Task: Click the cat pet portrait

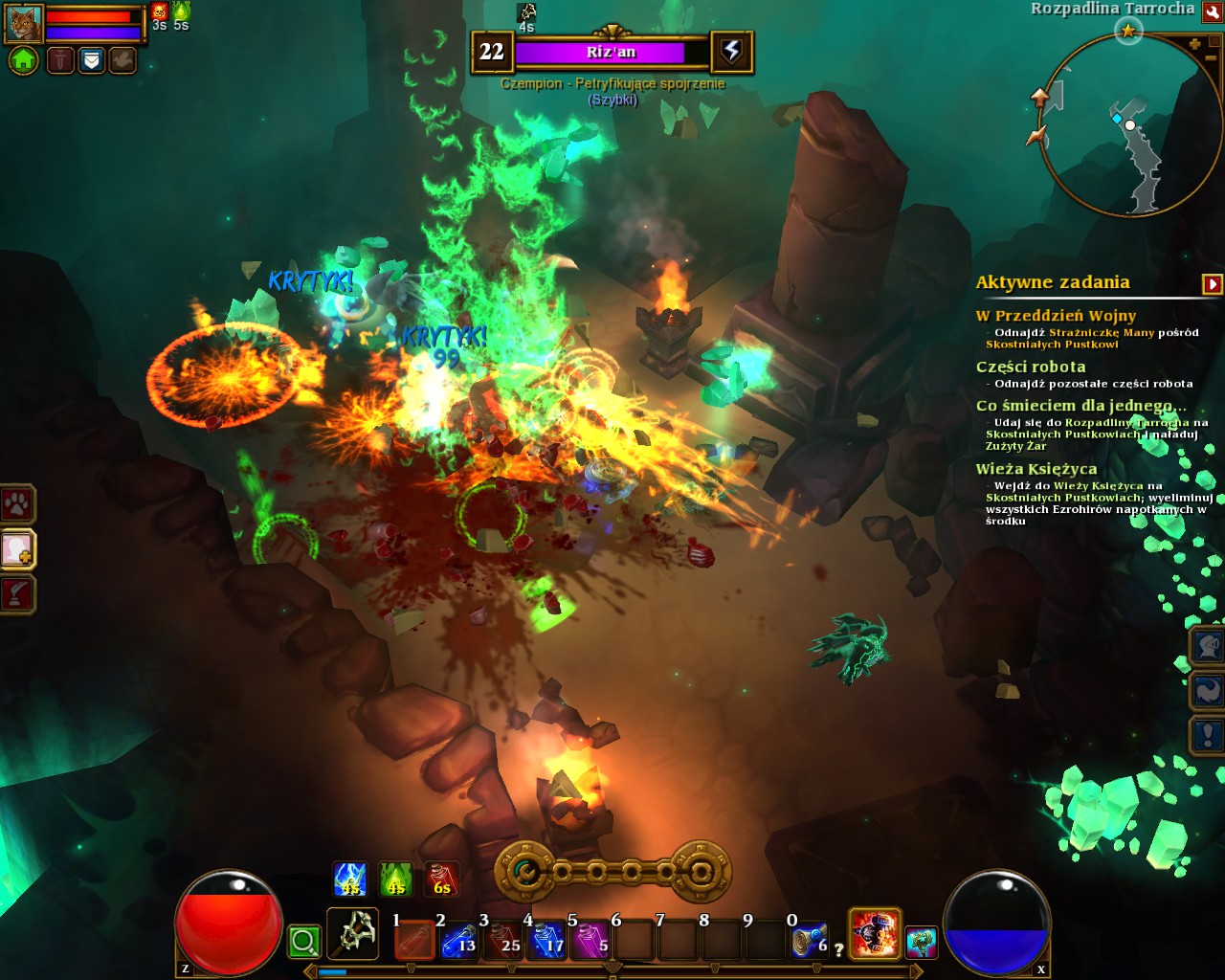Action: (24, 23)
